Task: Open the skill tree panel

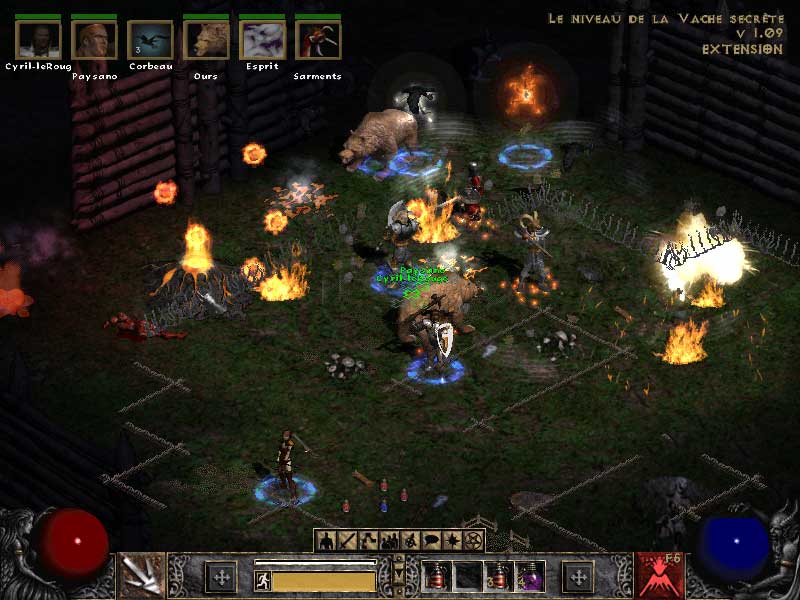Action: tap(369, 541)
